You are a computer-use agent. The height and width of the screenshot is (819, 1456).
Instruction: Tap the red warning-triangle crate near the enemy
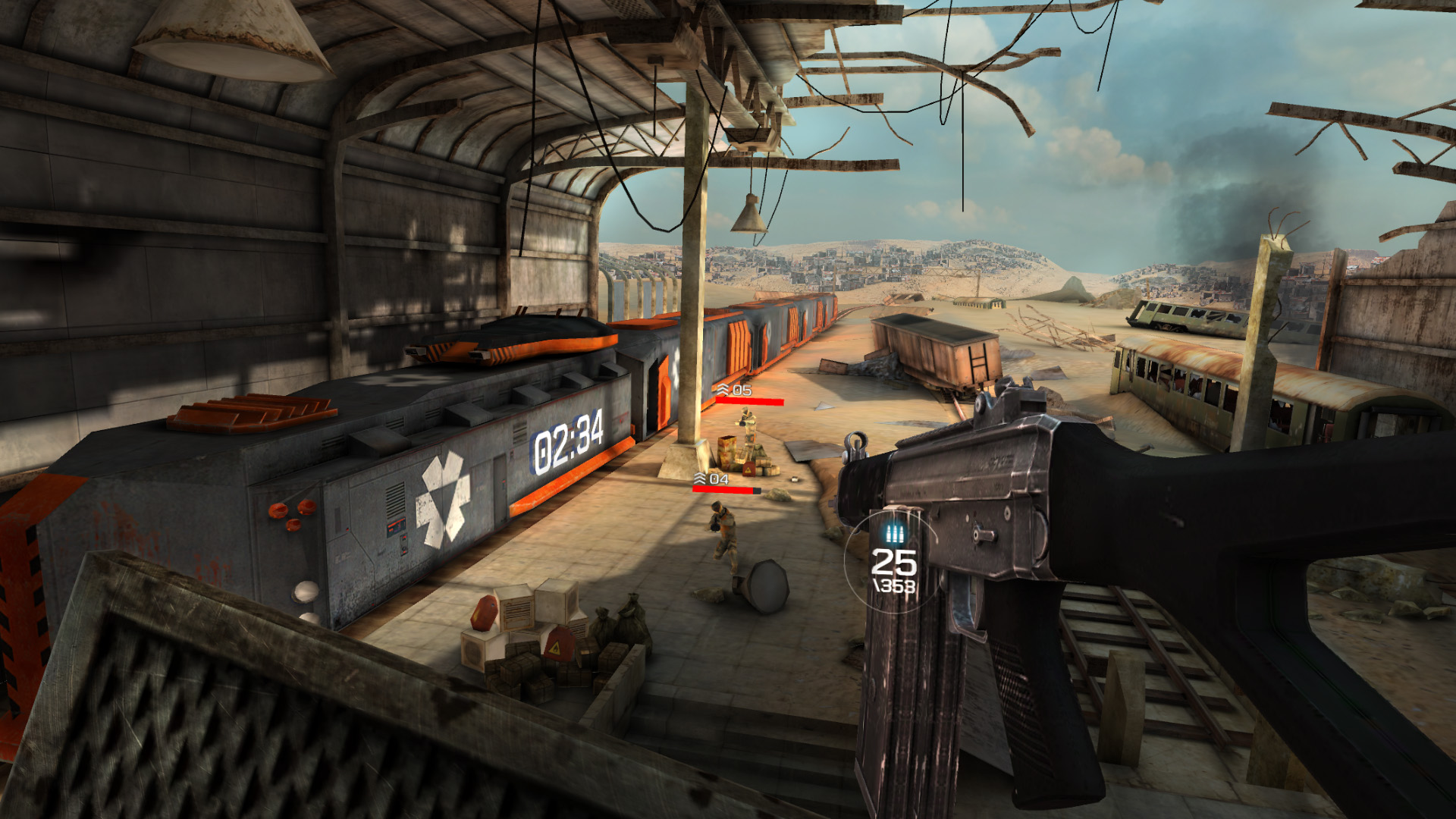pos(748,468)
